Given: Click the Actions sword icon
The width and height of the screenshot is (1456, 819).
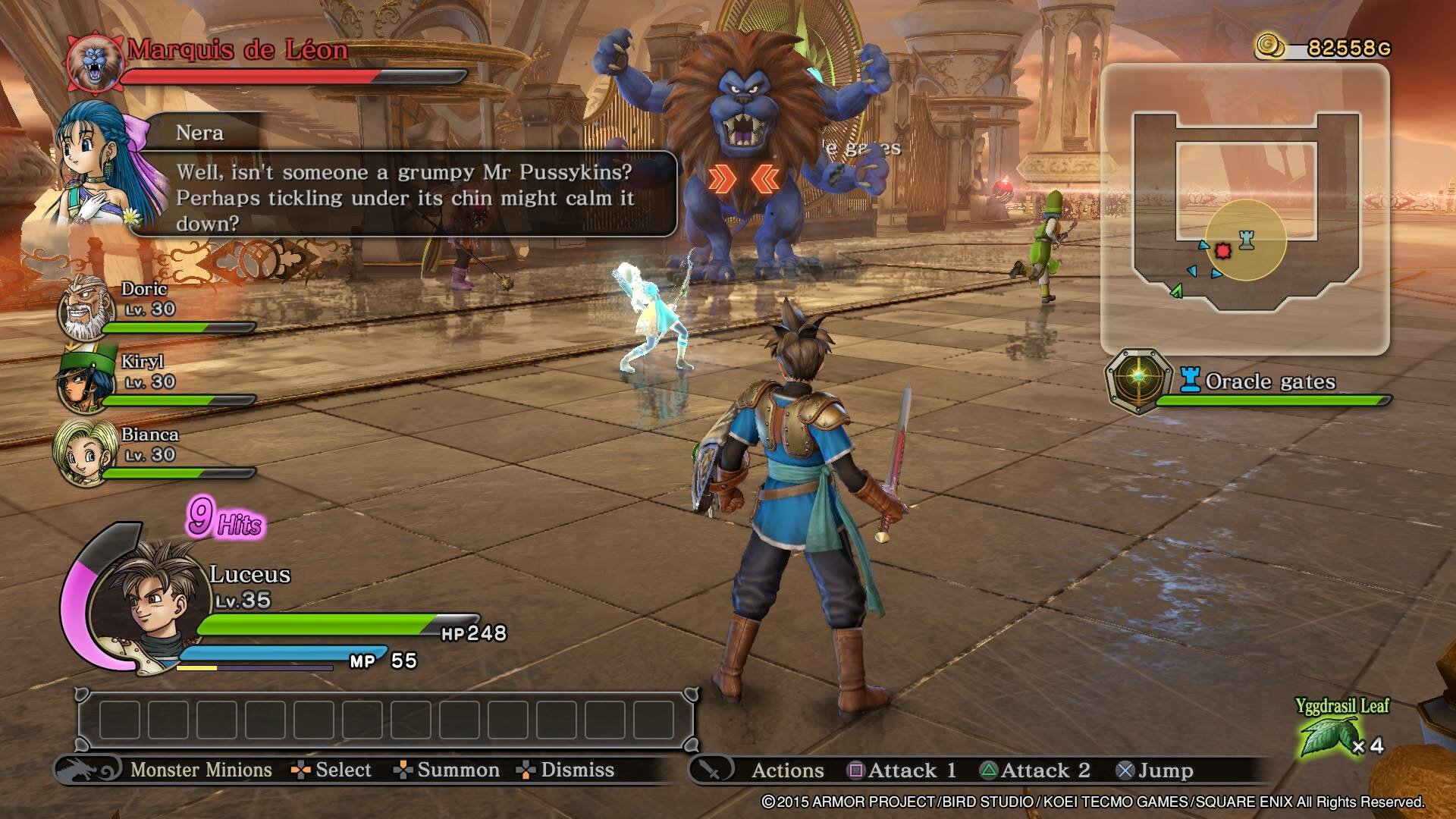Looking at the screenshot, I should (711, 770).
